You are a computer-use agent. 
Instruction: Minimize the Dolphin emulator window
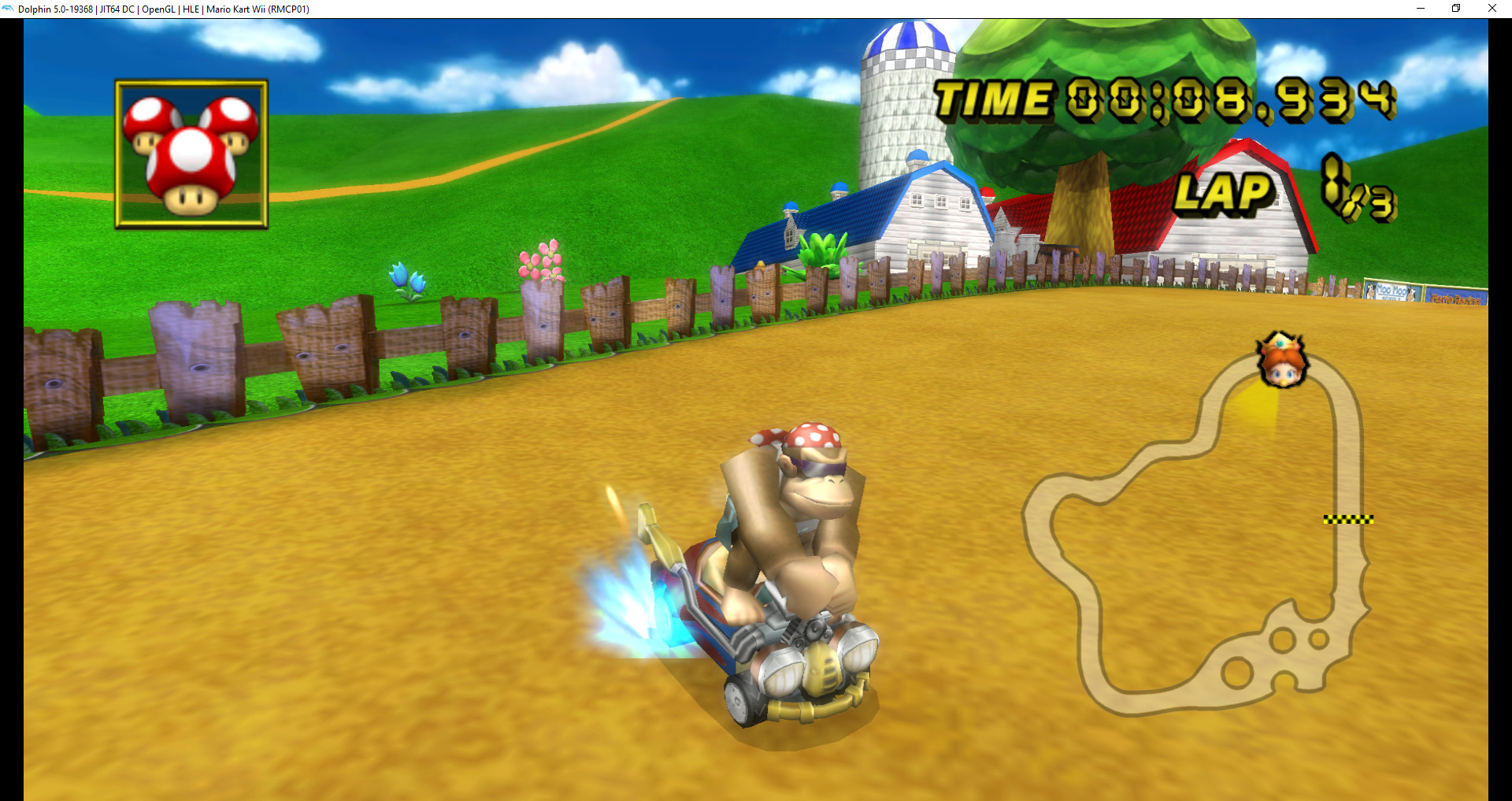point(1420,9)
